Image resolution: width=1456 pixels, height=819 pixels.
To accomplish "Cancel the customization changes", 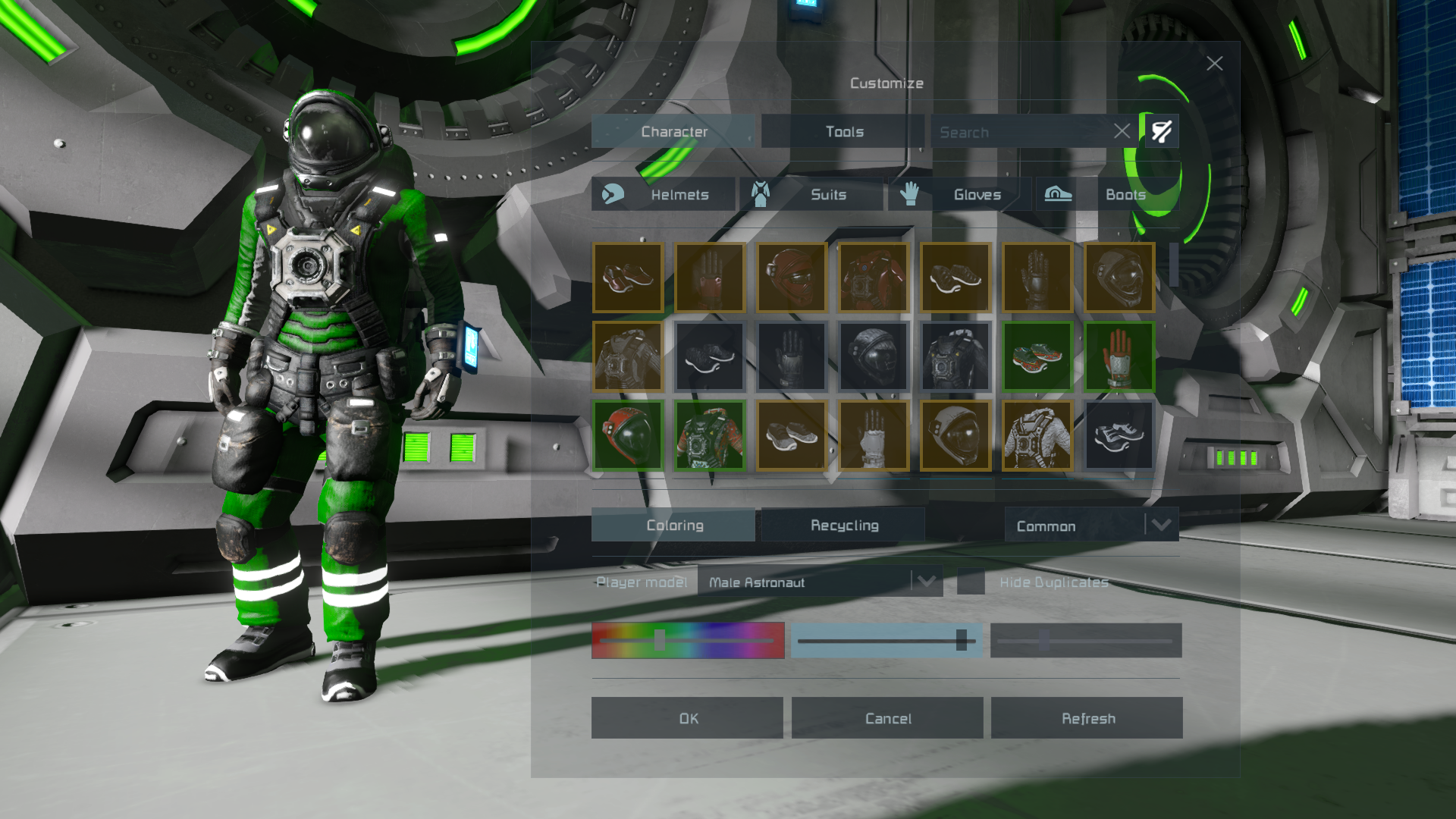I will (x=887, y=718).
